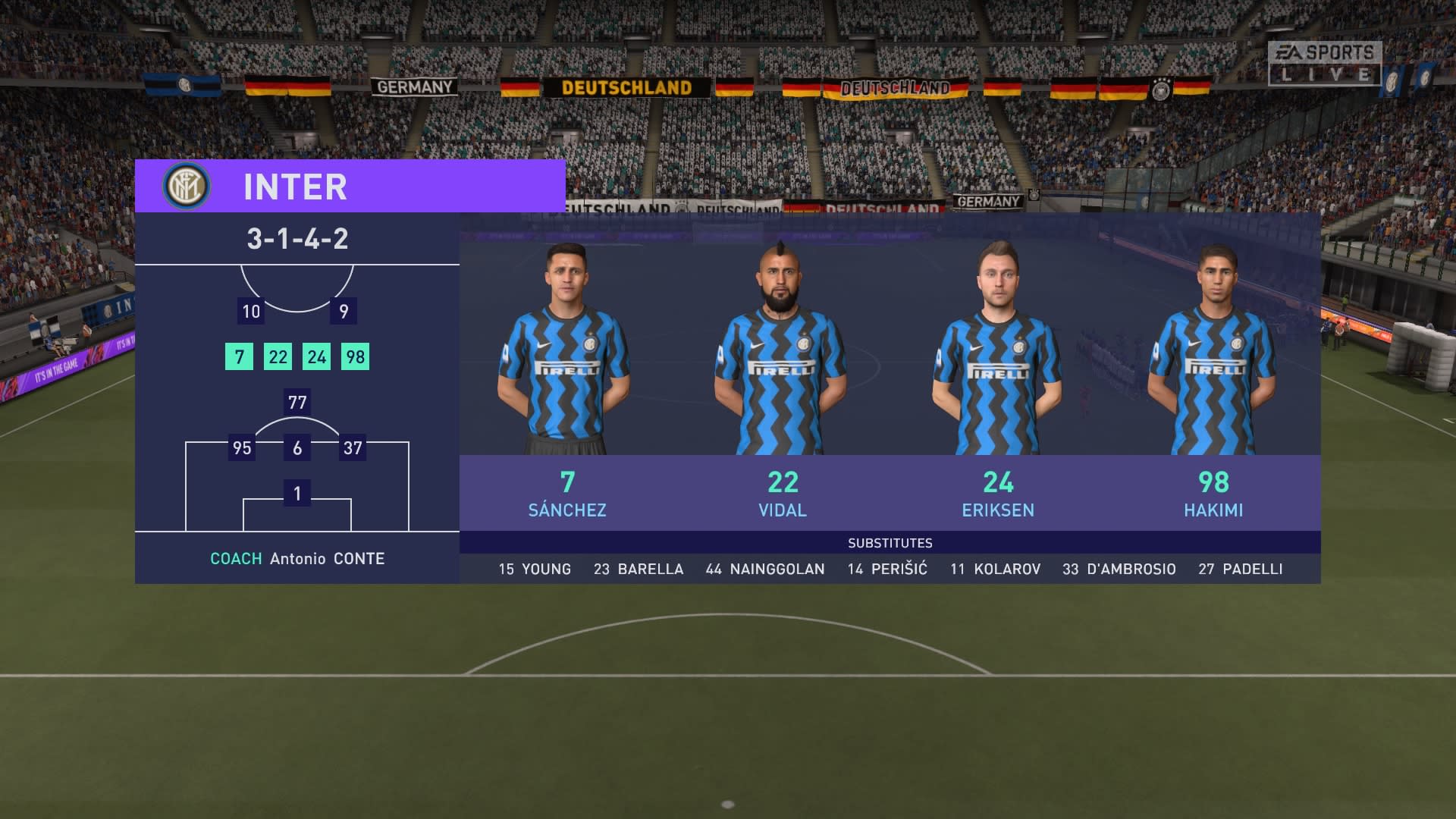Select substitute Padelli from the bench list
This screenshot has width=1456, height=819.
1241,569
